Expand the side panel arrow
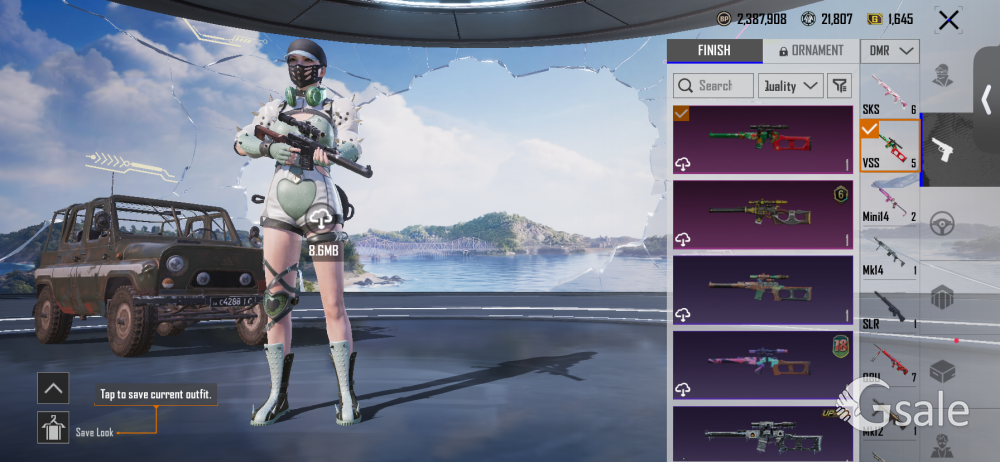Viewport: 1000px width, 462px height. (x=986, y=98)
